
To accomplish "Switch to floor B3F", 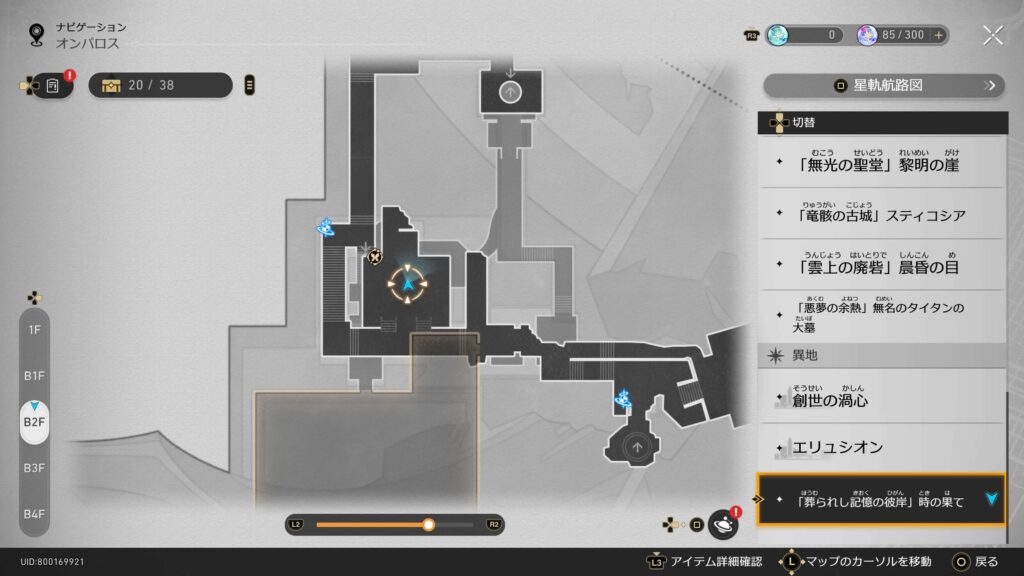I will tap(34, 467).
